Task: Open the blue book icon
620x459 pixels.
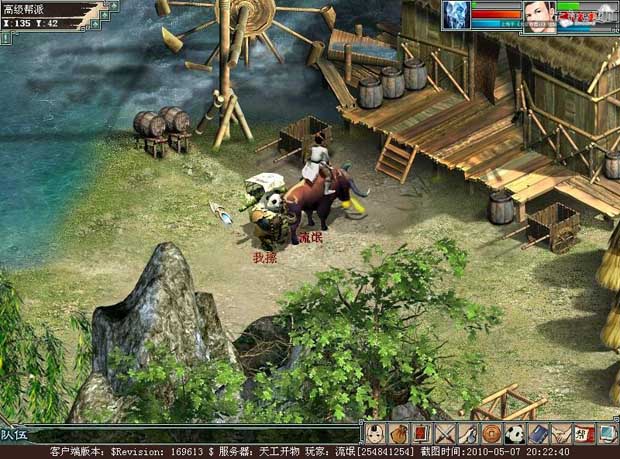Action: [x=538, y=433]
